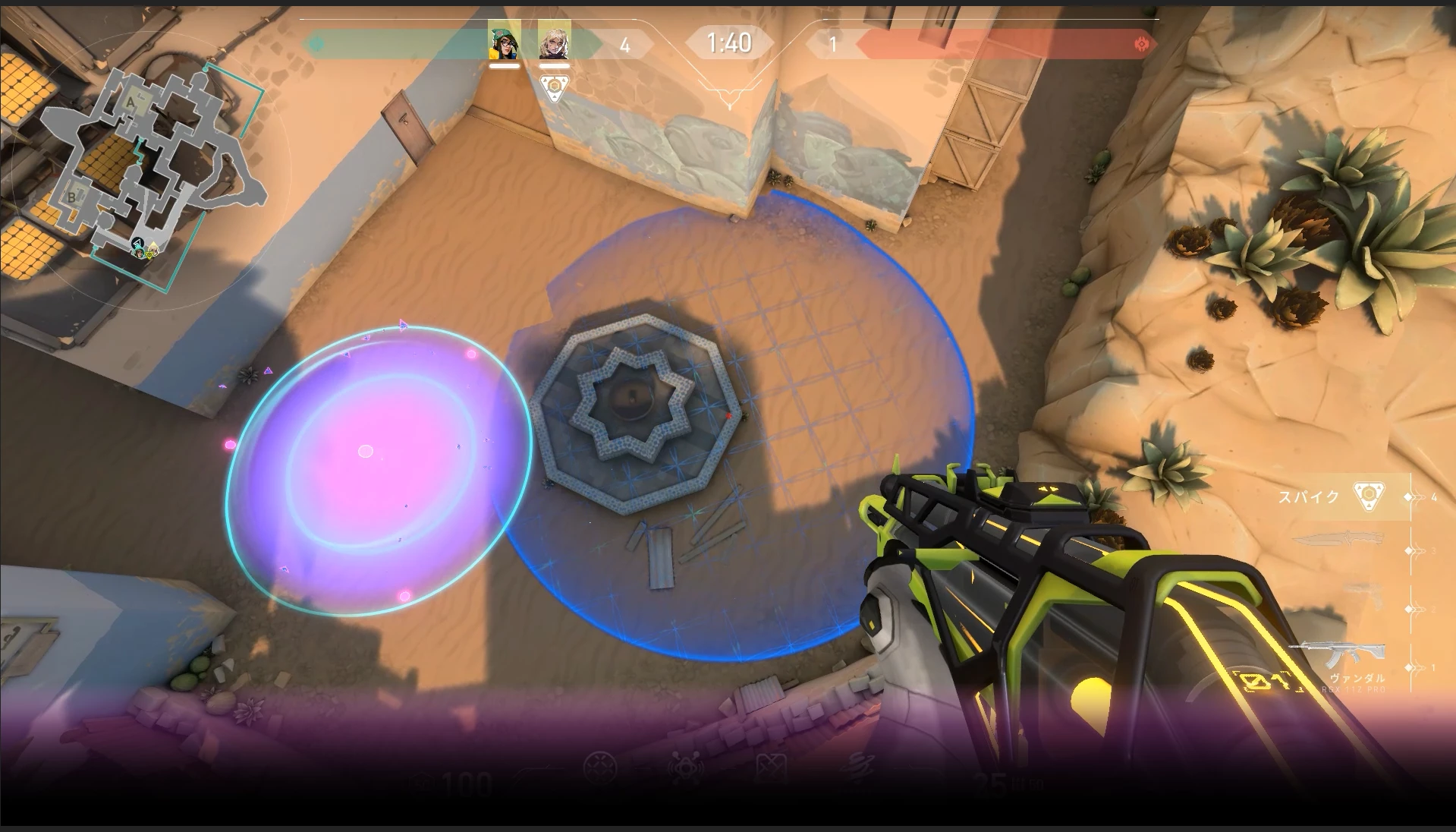Activate the dotted circle ability icon
1456x832 pixels.
599,769
